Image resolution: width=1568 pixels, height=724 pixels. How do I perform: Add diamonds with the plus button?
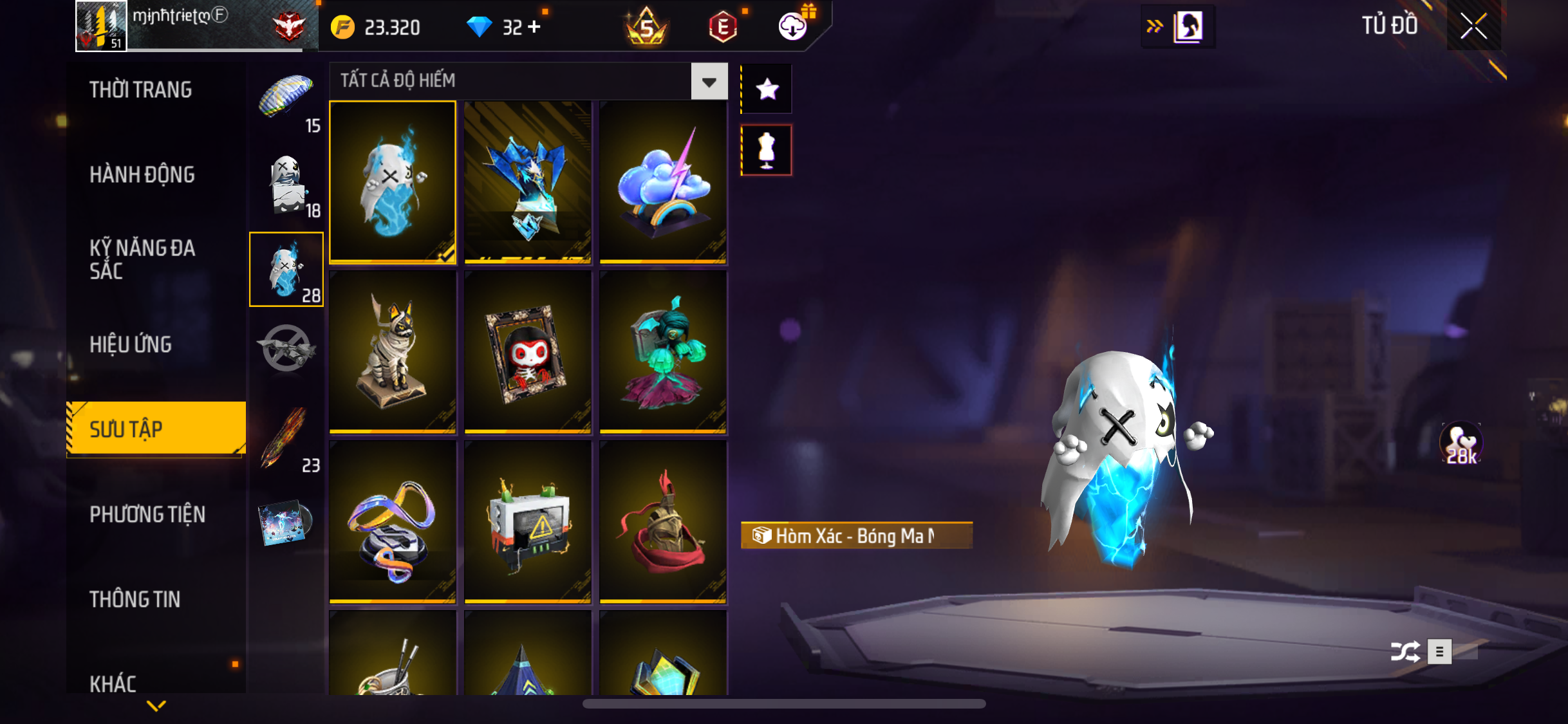tap(534, 27)
